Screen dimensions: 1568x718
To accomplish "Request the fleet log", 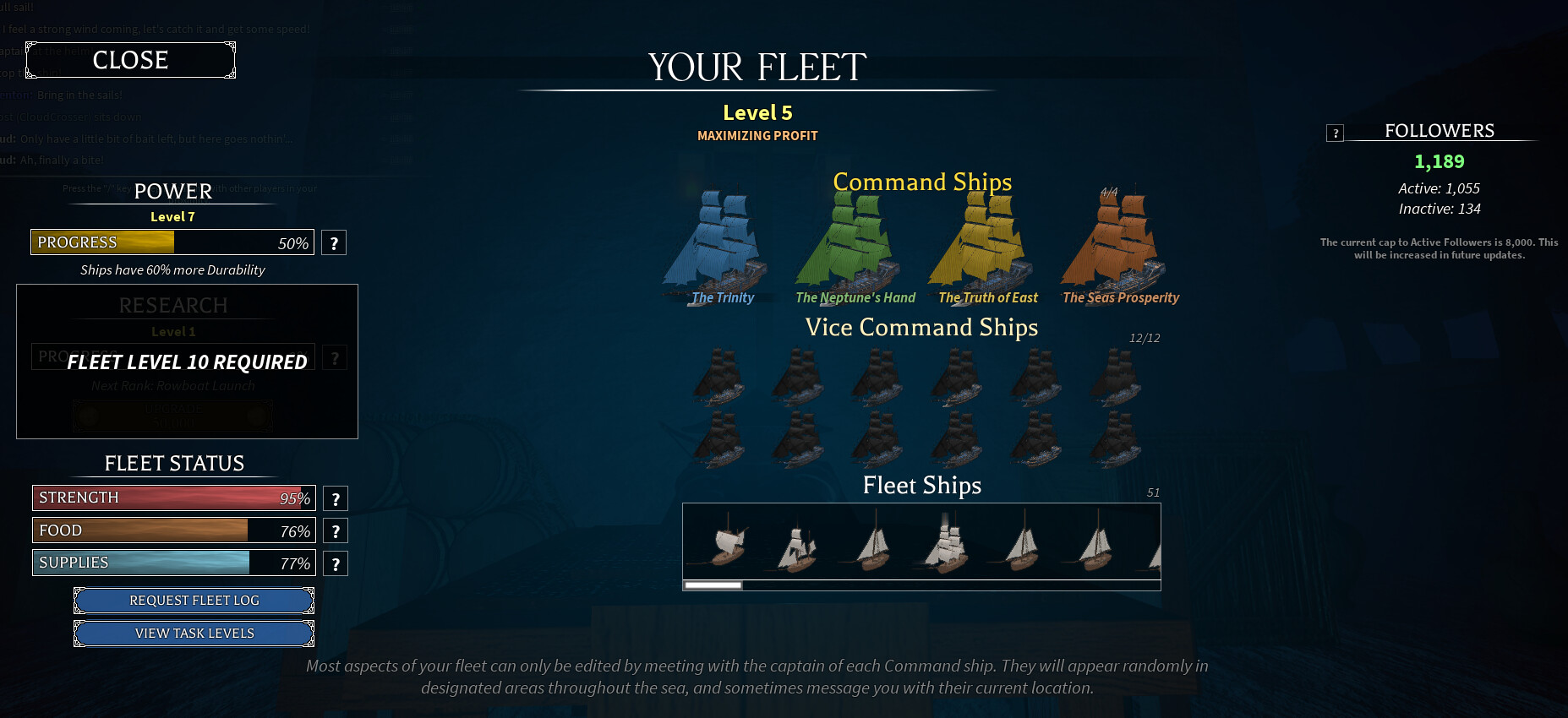I will coord(194,601).
